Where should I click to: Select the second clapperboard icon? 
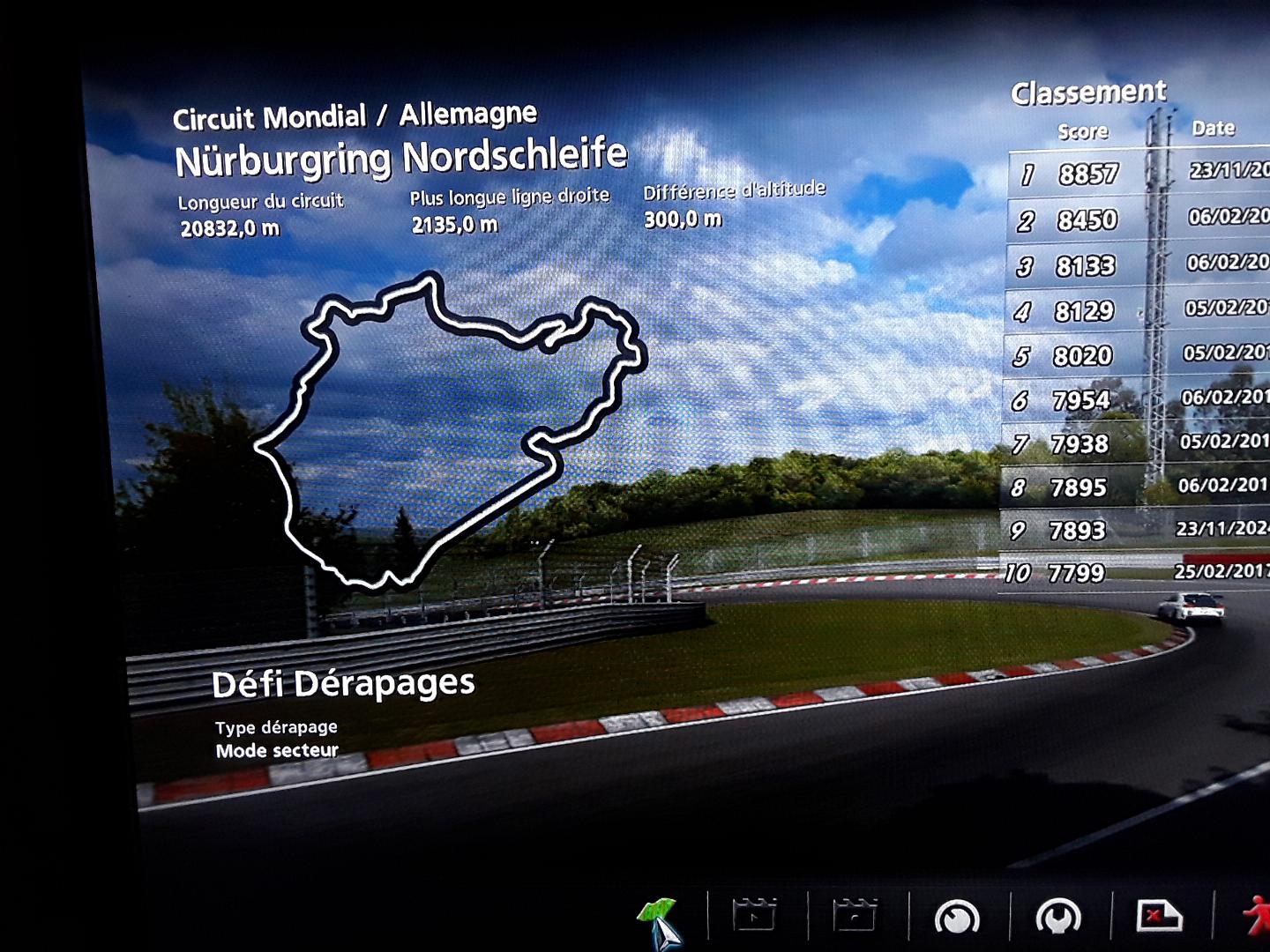click(x=855, y=916)
